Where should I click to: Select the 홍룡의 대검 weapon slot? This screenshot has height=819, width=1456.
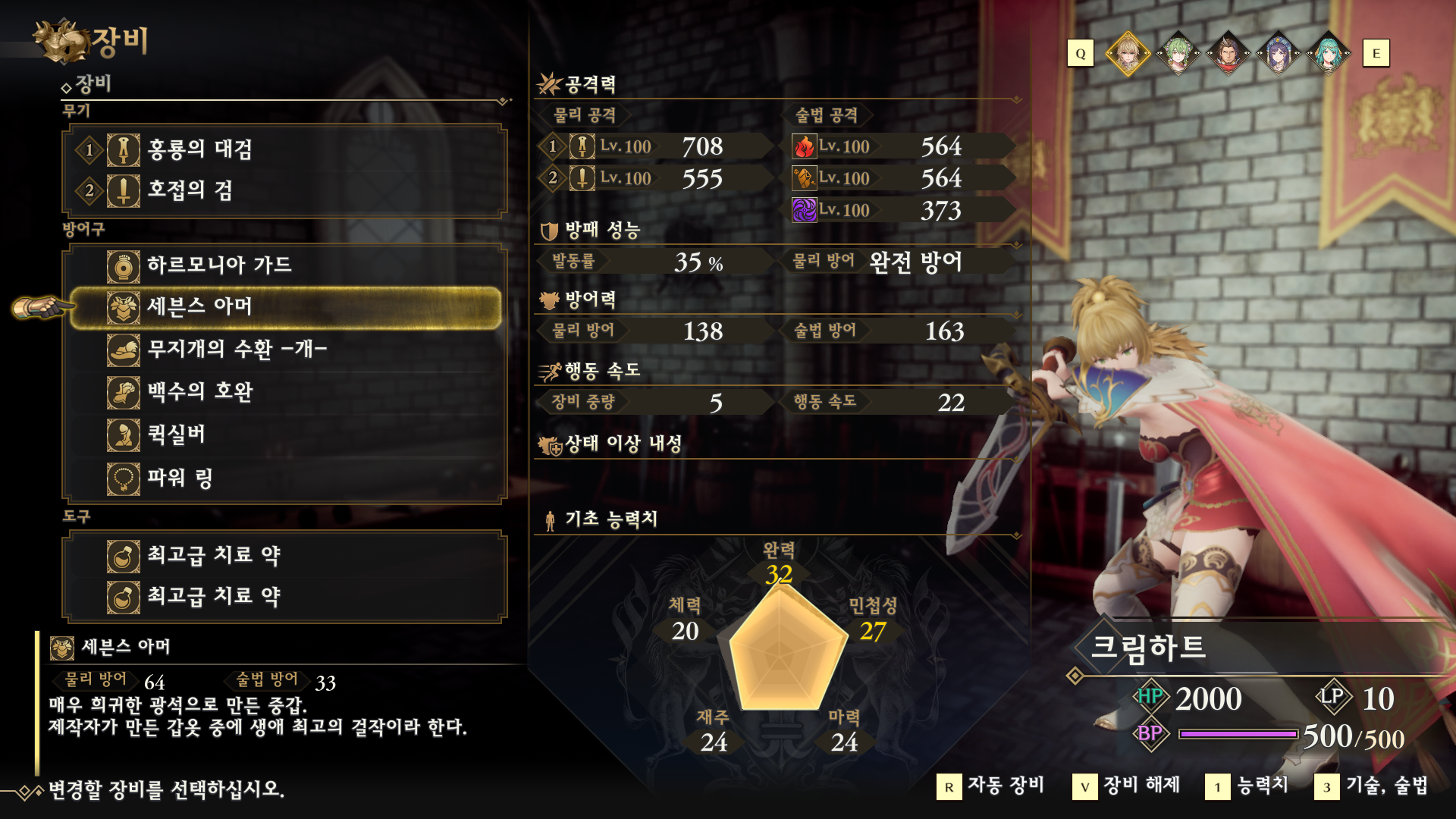pos(285,149)
